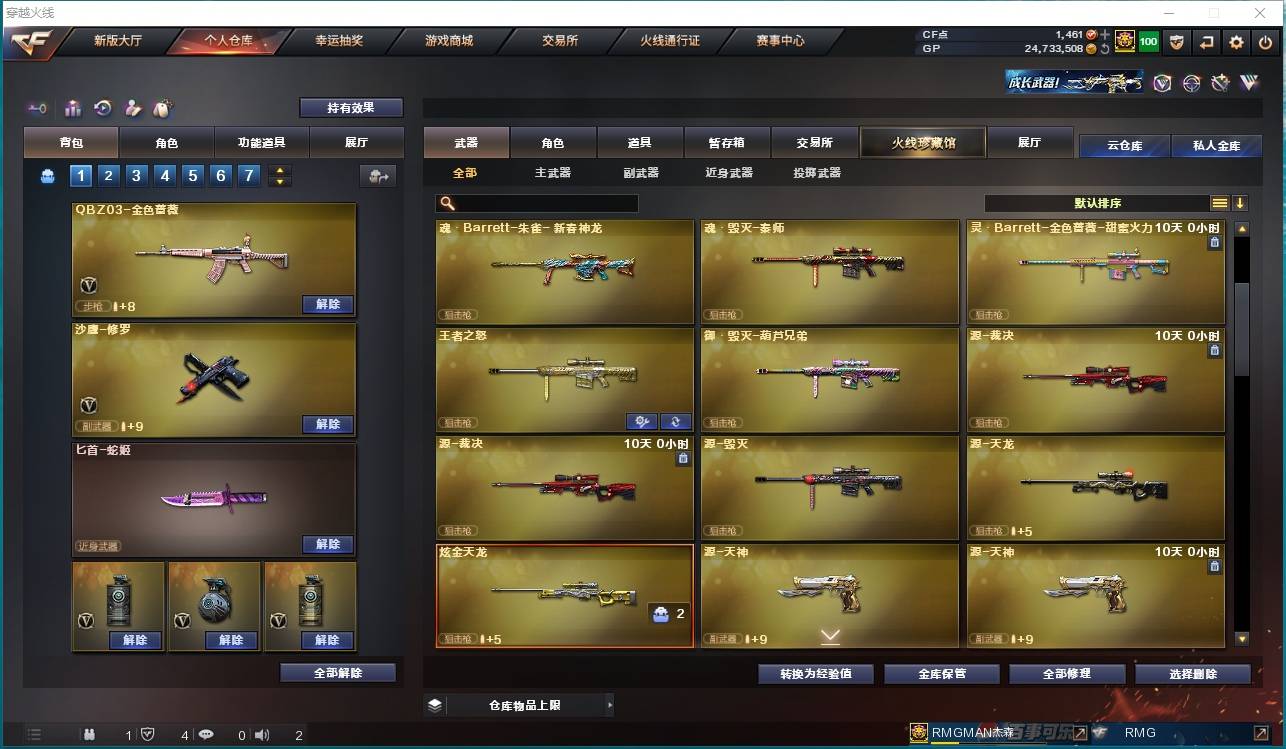Toggle the descending sort arrow beside the sort bar
Viewport: 1286px width, 749px height.
pyautogui.click(x=1243, y=202)
